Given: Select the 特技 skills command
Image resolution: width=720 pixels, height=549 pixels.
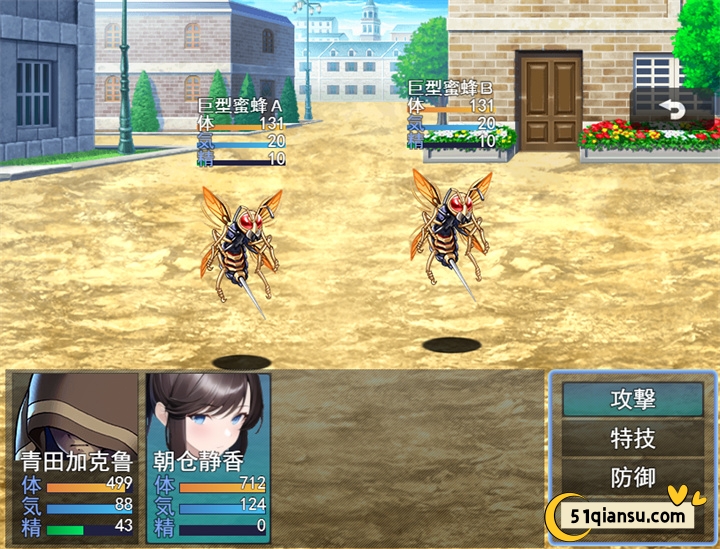Looking at the screenshot, I should 632,438.
